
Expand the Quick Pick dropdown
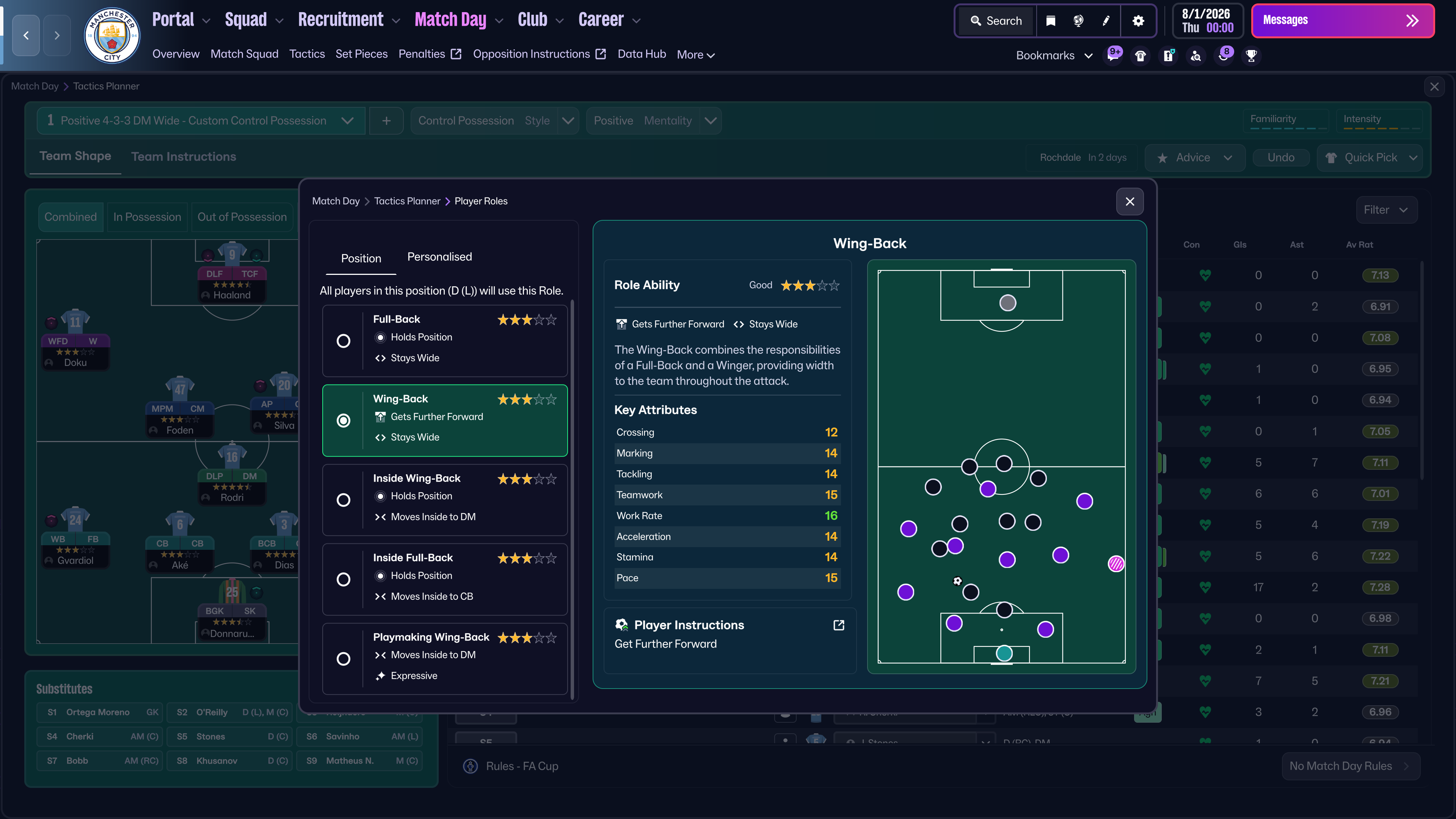pyautogui.click(x=1370, y=158)
